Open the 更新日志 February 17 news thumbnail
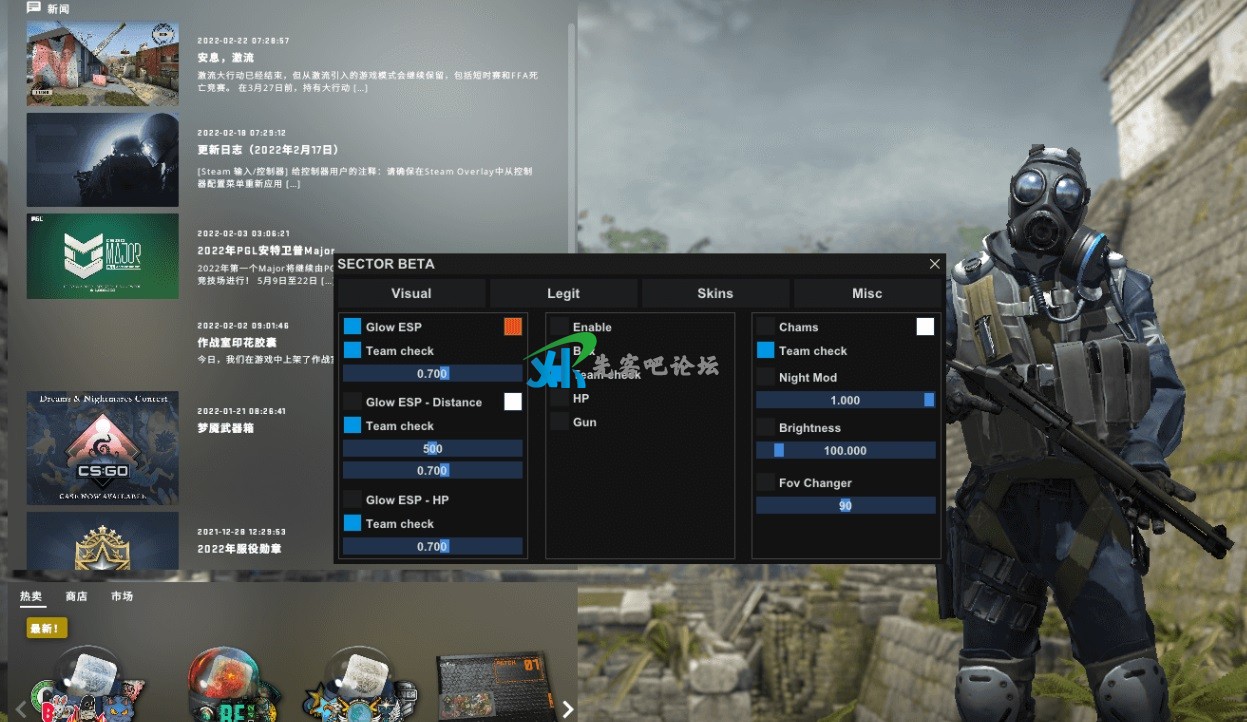Viewport: 1247px width, 722px height. point(102,159)
